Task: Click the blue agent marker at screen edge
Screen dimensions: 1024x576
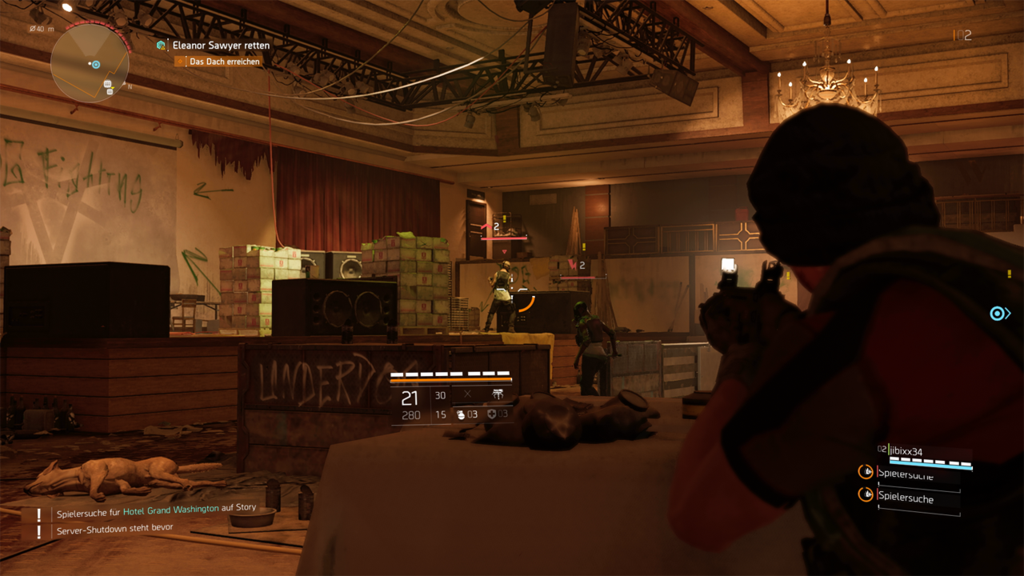Action: (x=997, y=314)
